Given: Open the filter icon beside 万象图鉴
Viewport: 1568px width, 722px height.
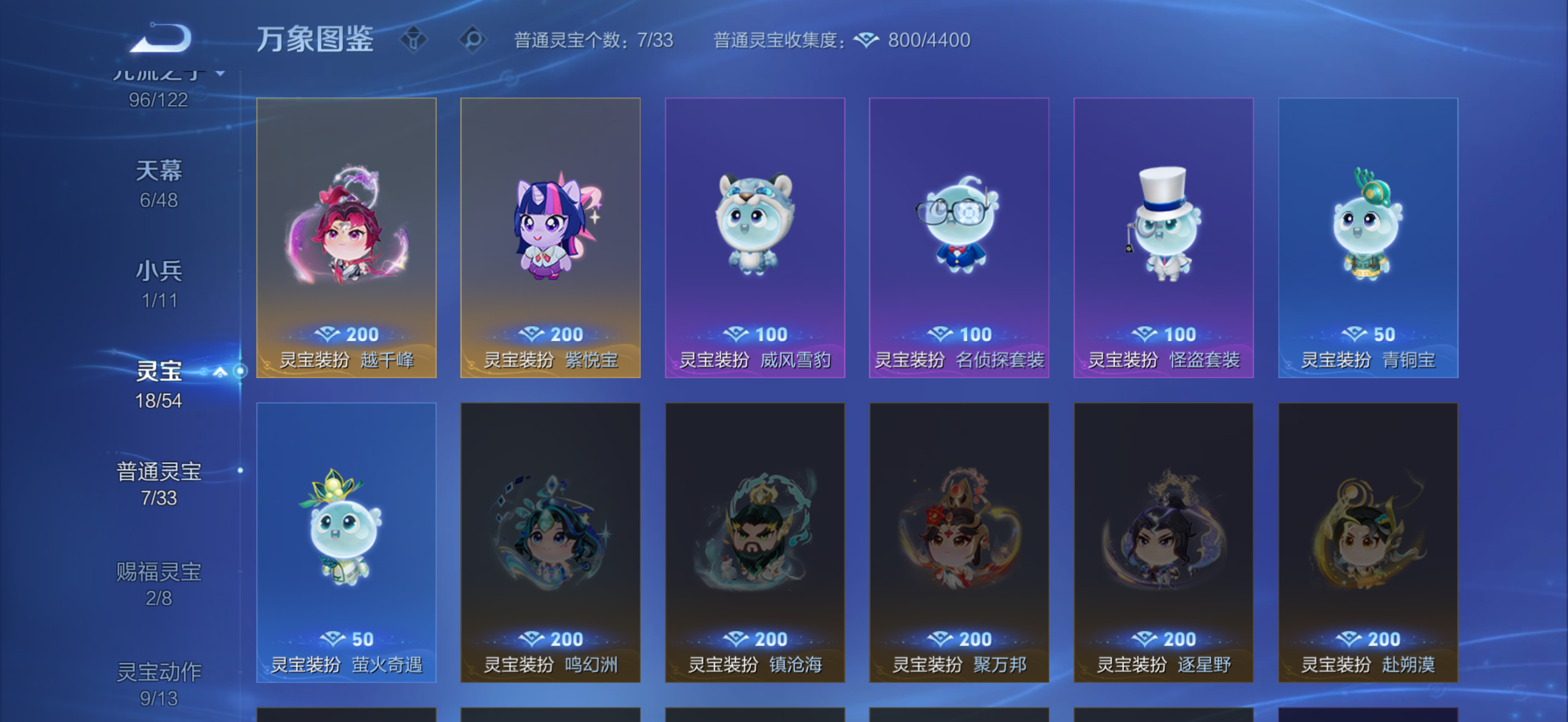Looking at the screenshot, I should 416,39.
